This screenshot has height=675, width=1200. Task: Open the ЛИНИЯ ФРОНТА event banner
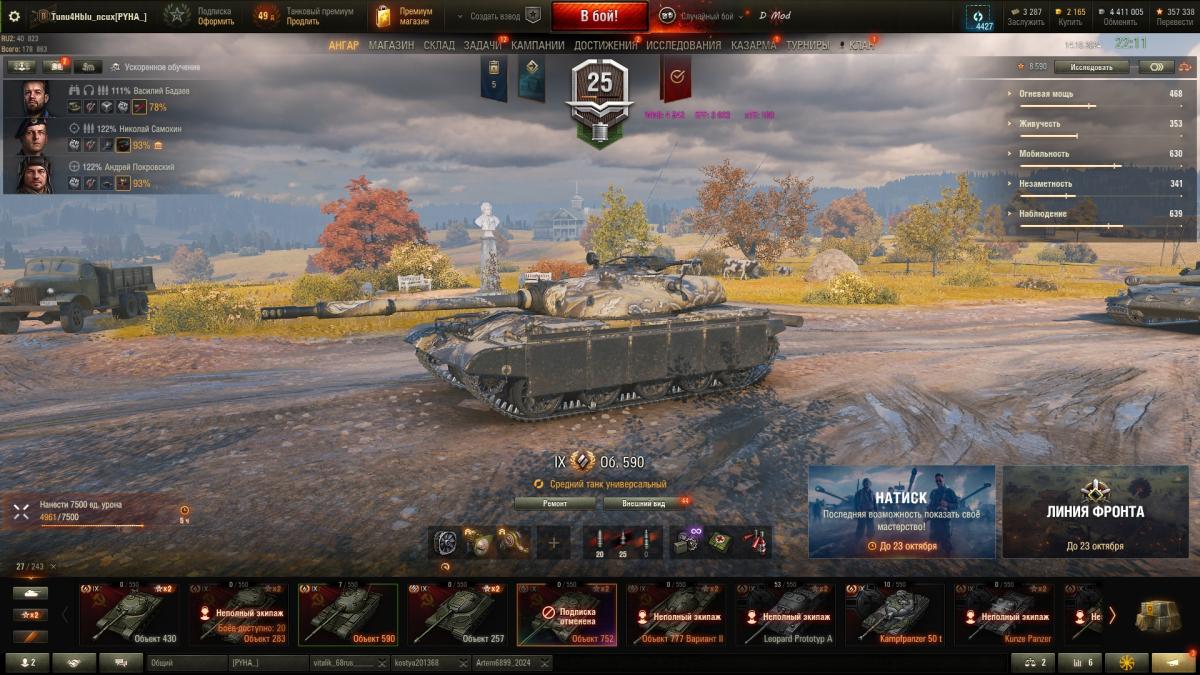(1095, 511)
